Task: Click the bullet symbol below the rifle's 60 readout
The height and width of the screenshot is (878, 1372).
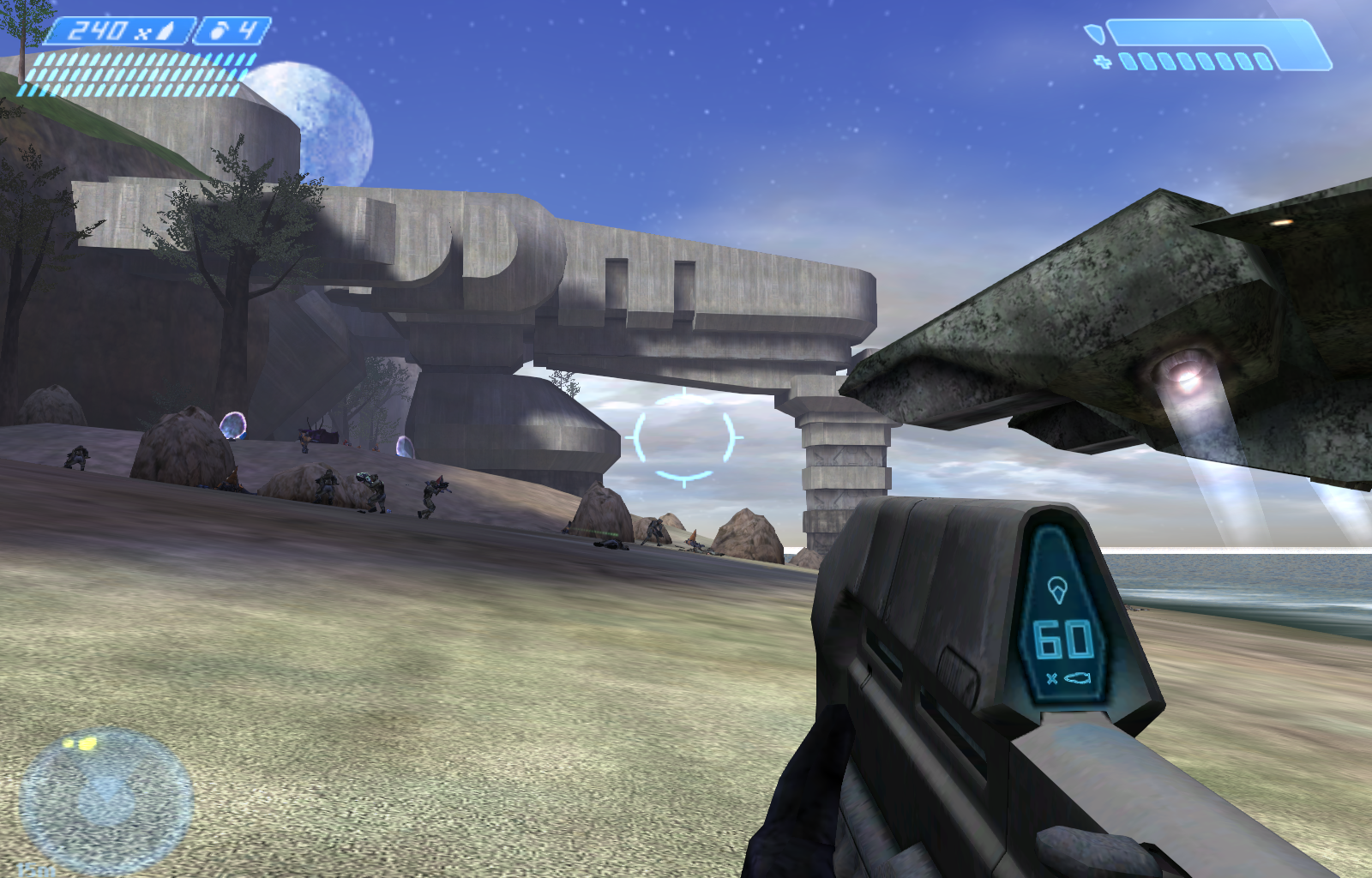Action: pyautogui.click(x=1077, y=677)
